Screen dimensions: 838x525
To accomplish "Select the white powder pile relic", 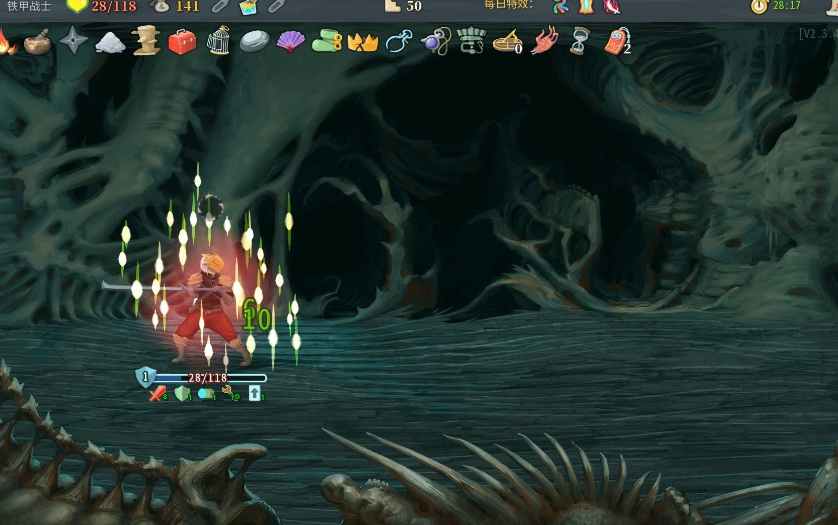I will click(x=110, y=42).
